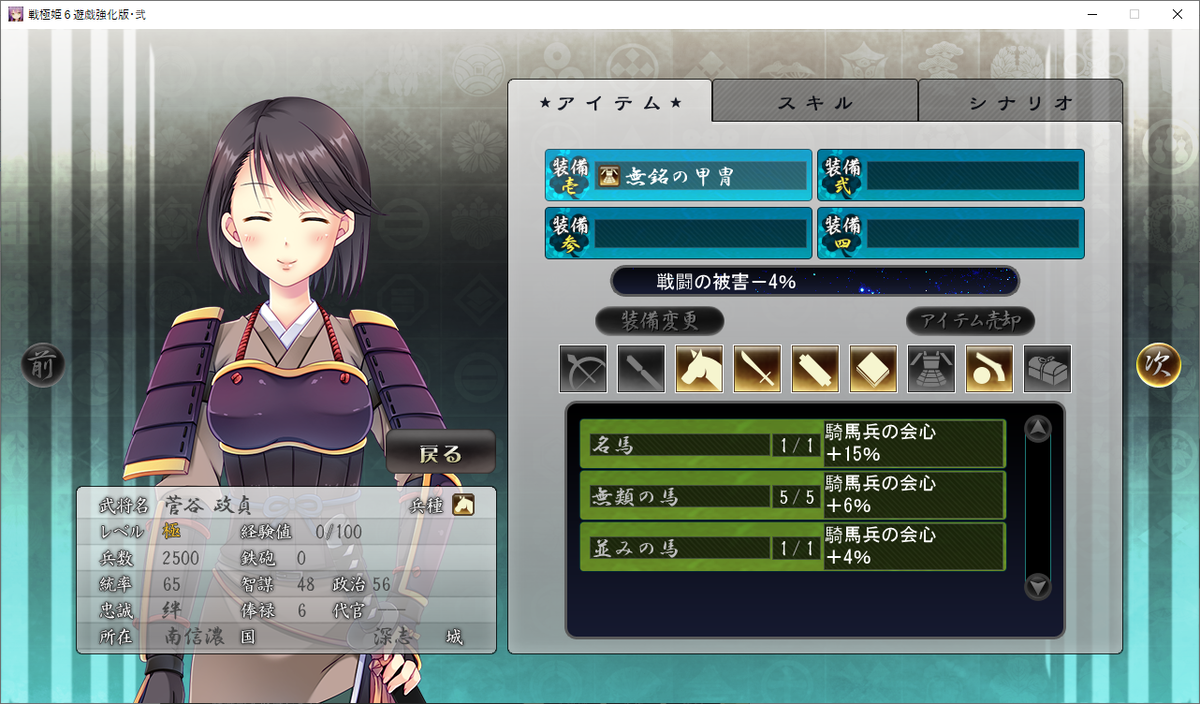Open the book item category

(873, 369)
